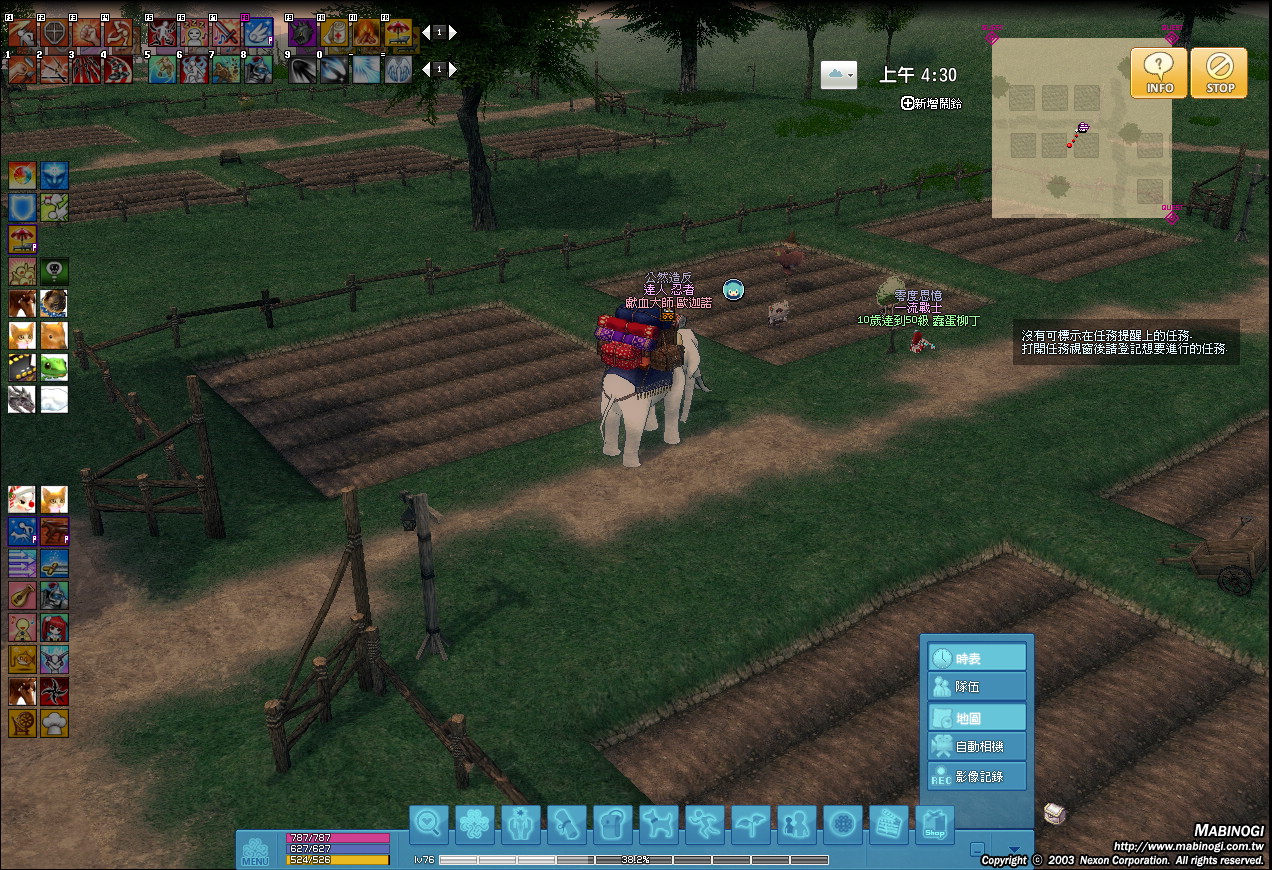Activate the clenched fist skill on F3
1272x870 pixels.
click(86, 33)
